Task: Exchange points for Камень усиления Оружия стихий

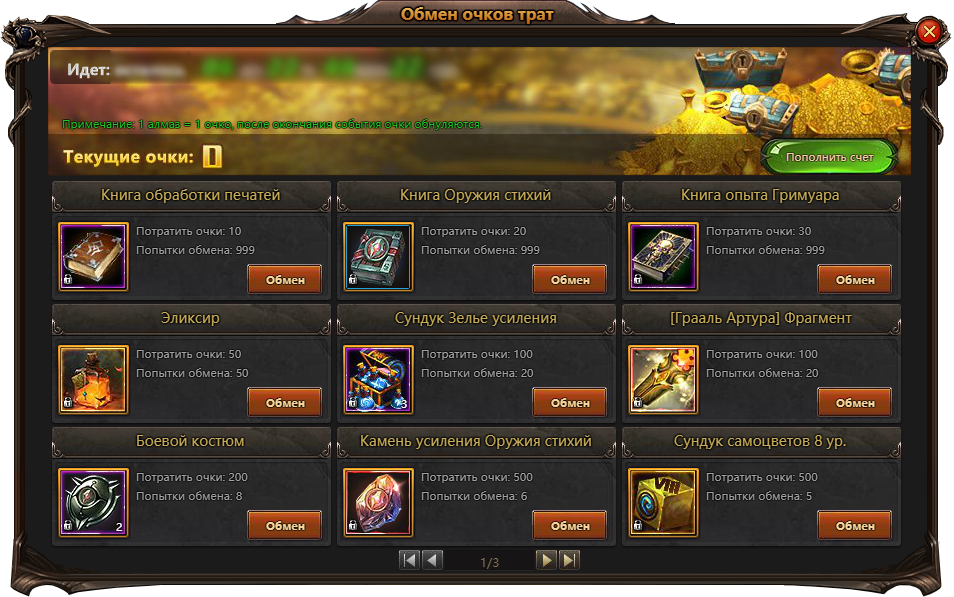Action: pos(569,526)
